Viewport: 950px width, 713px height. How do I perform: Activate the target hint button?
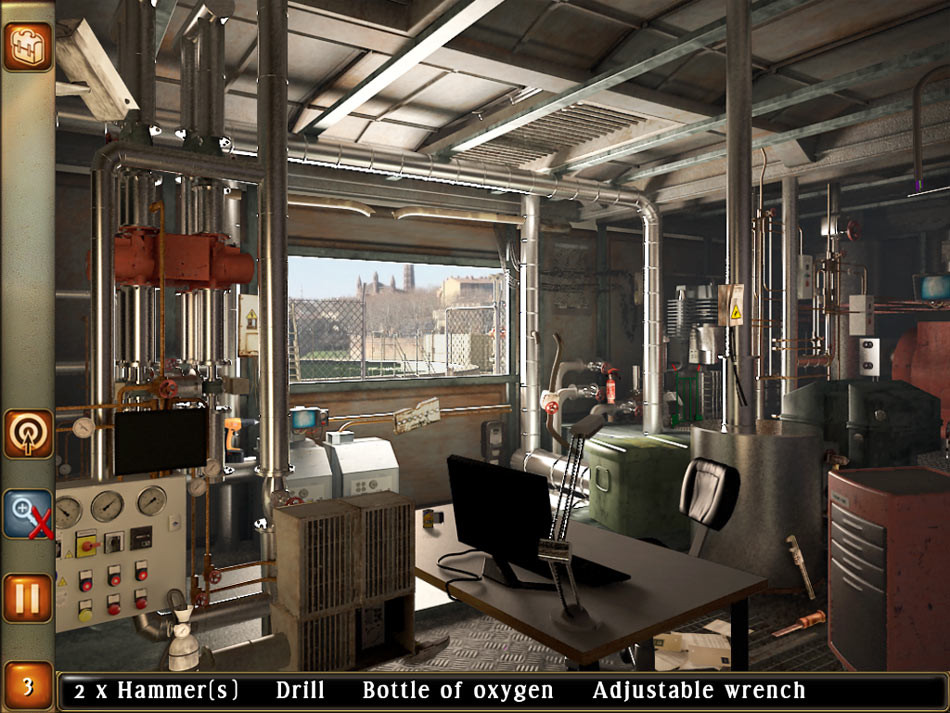(27, 433)
